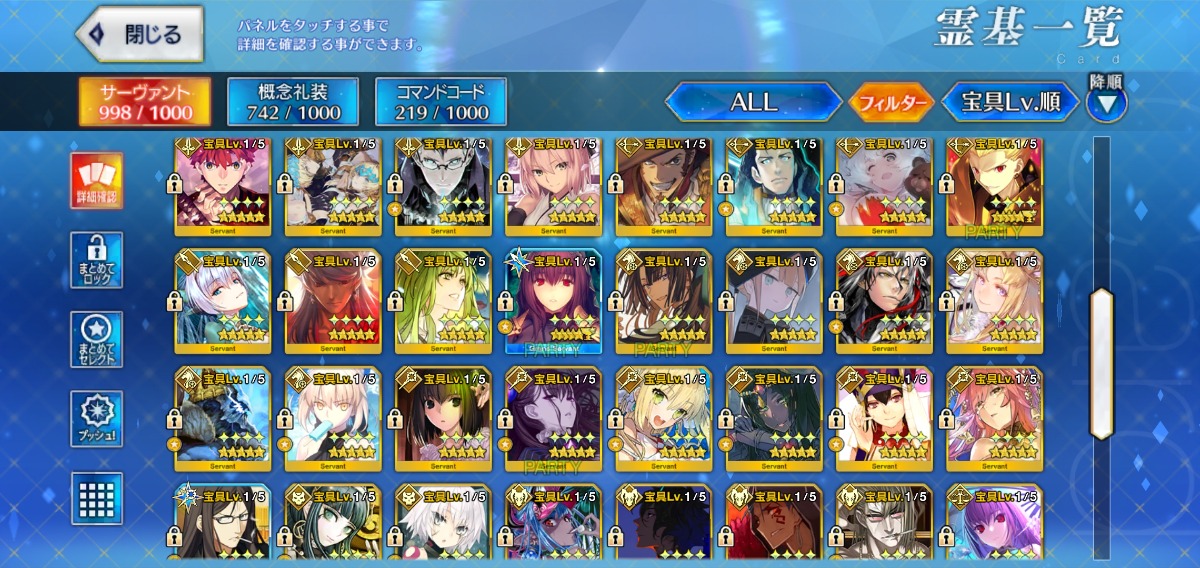Viewport: 1200px width, 568px height.
Task: Change the 宝具Lv.順 sort order
Action: coord(1010,102)
